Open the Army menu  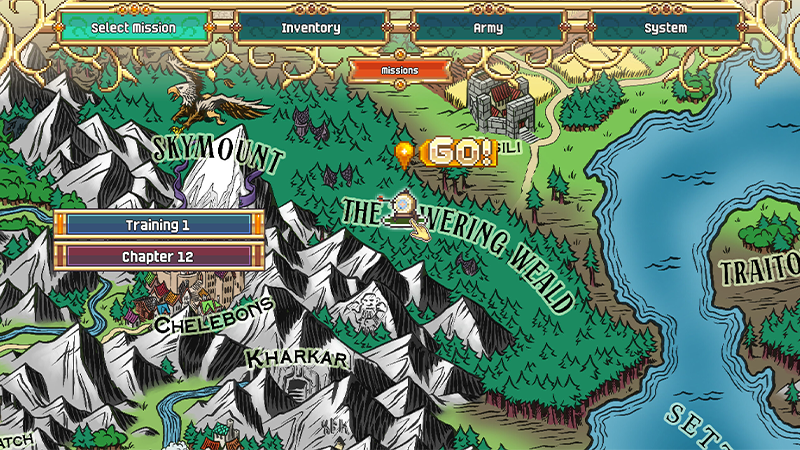point(488,28)
